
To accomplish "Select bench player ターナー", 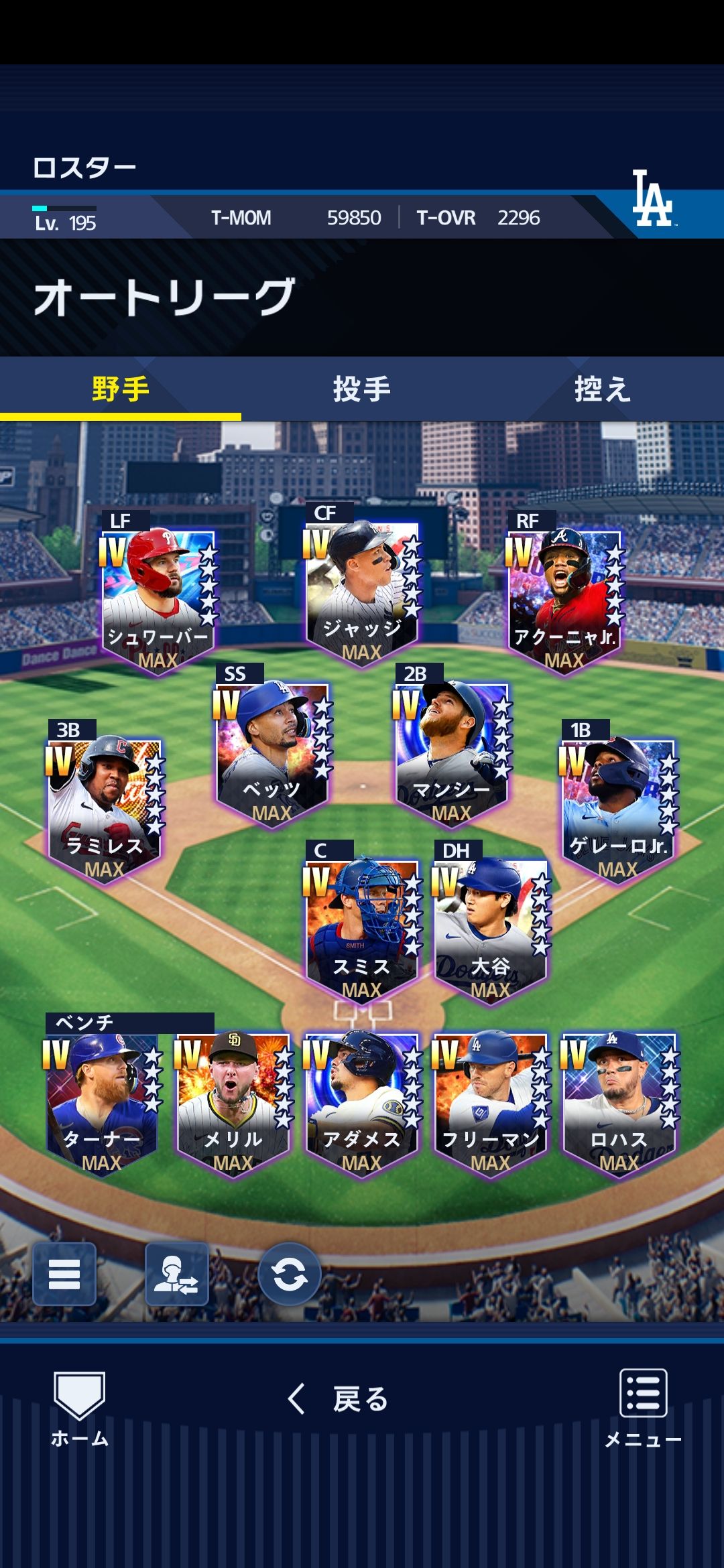I will pyautogui.click(x=102, y=1102).
